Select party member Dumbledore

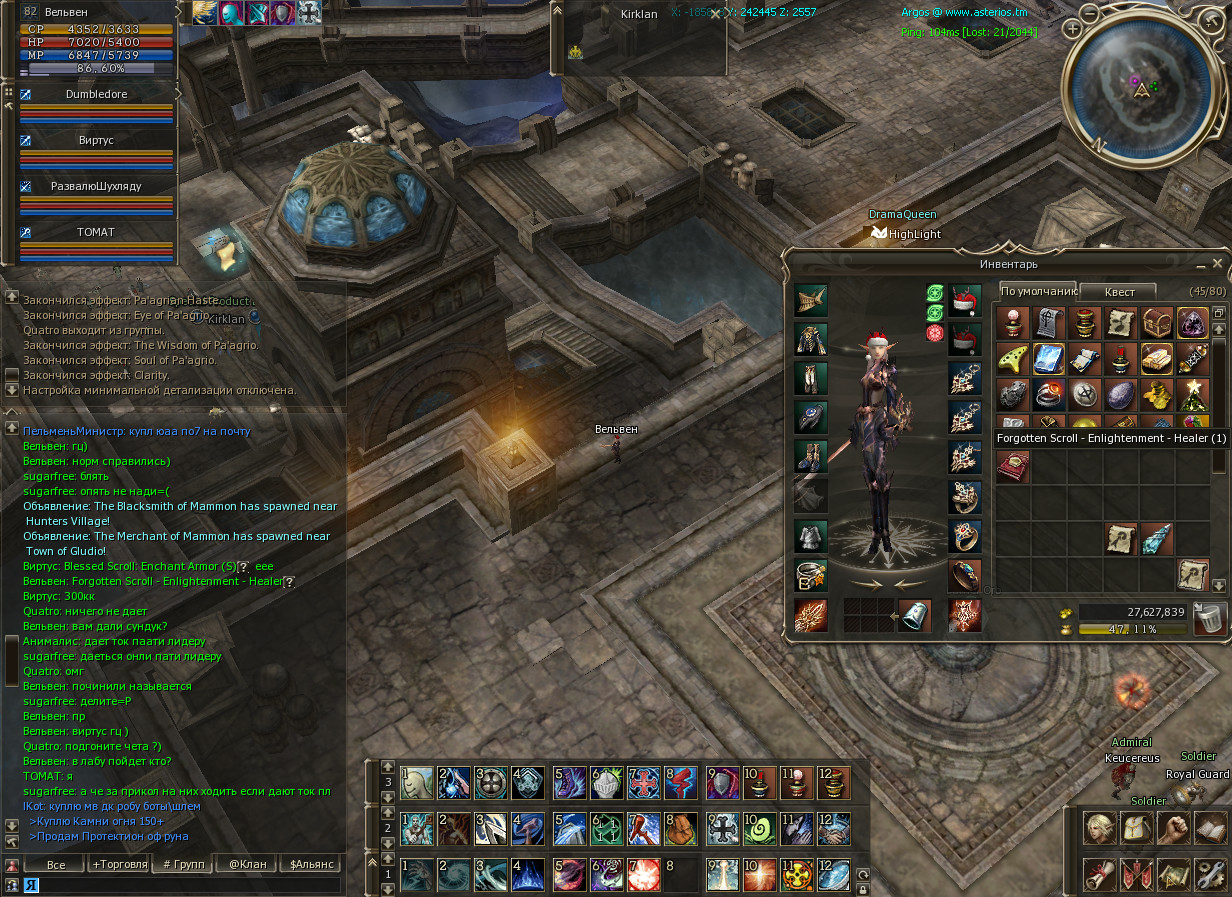[x=96, y=94]
